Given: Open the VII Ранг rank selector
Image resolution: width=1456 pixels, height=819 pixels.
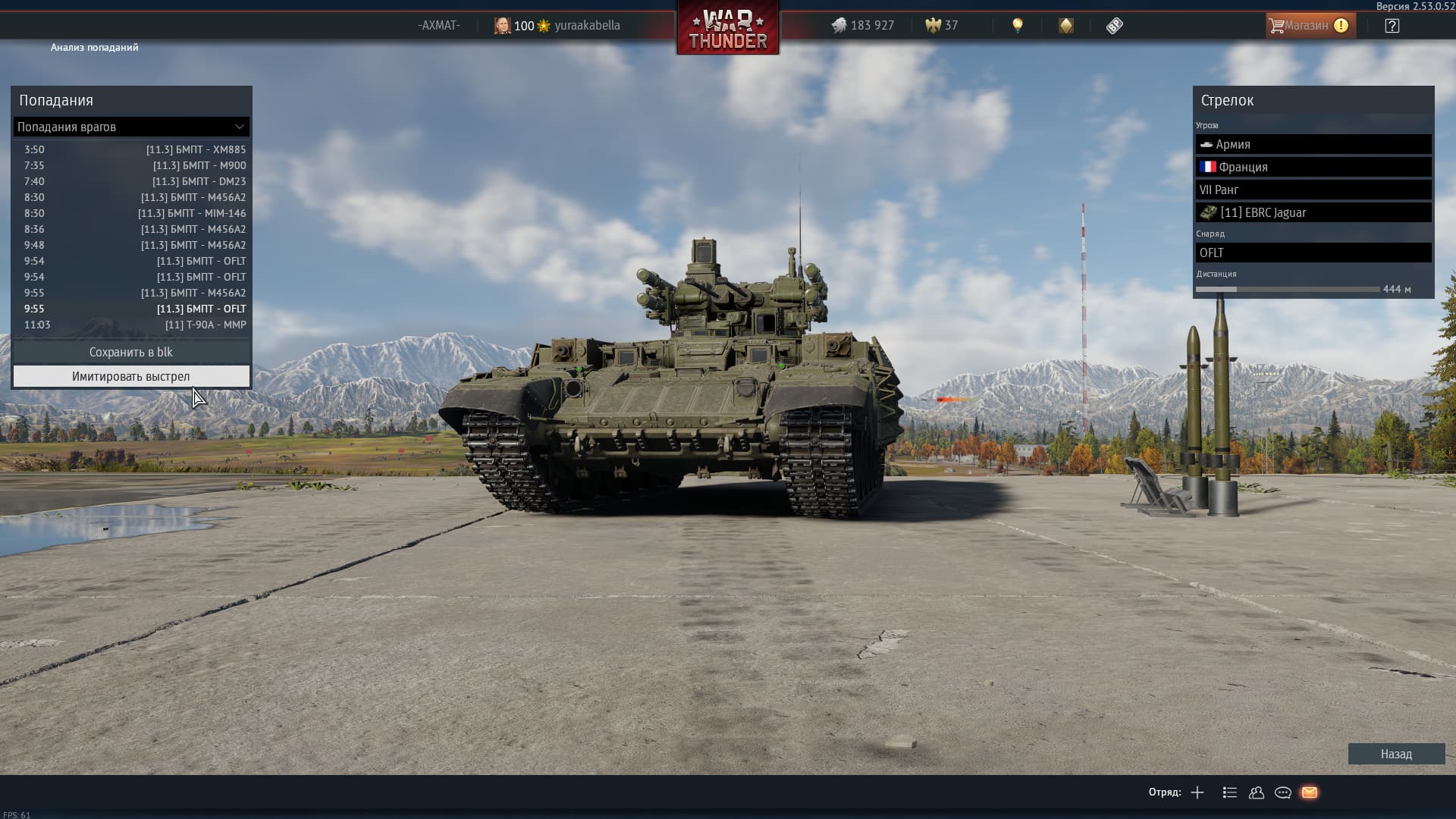Looking at the screenshot, I should click(1313, 190).
